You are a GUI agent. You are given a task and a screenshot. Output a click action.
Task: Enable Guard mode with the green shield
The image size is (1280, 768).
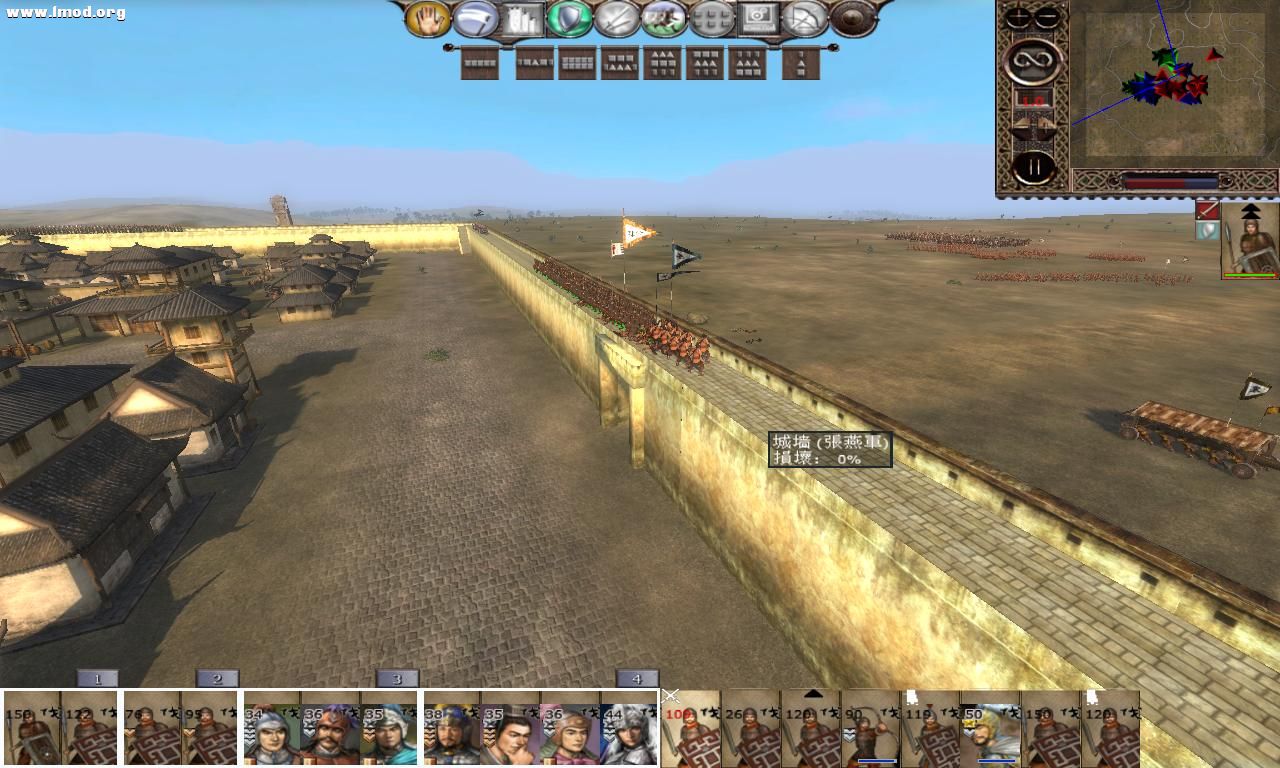(x=572, y=22)
